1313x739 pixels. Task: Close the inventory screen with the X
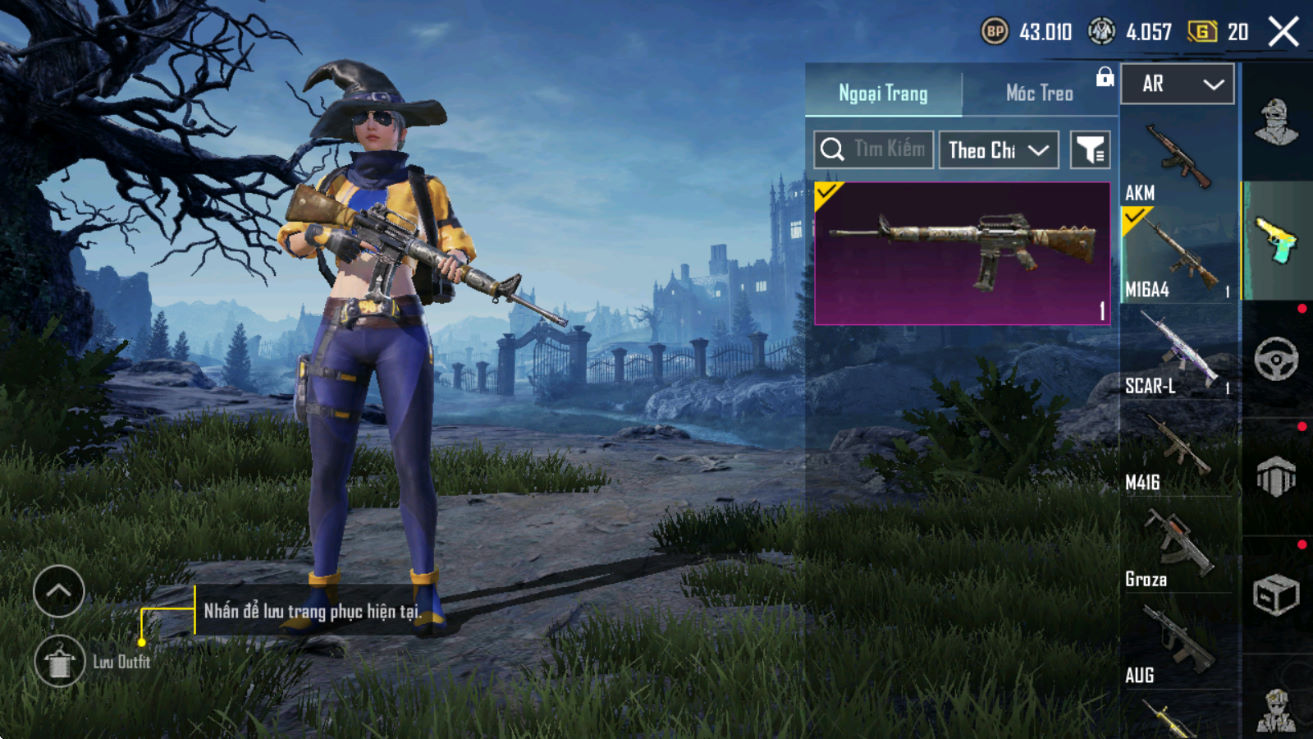point(1283,32)
